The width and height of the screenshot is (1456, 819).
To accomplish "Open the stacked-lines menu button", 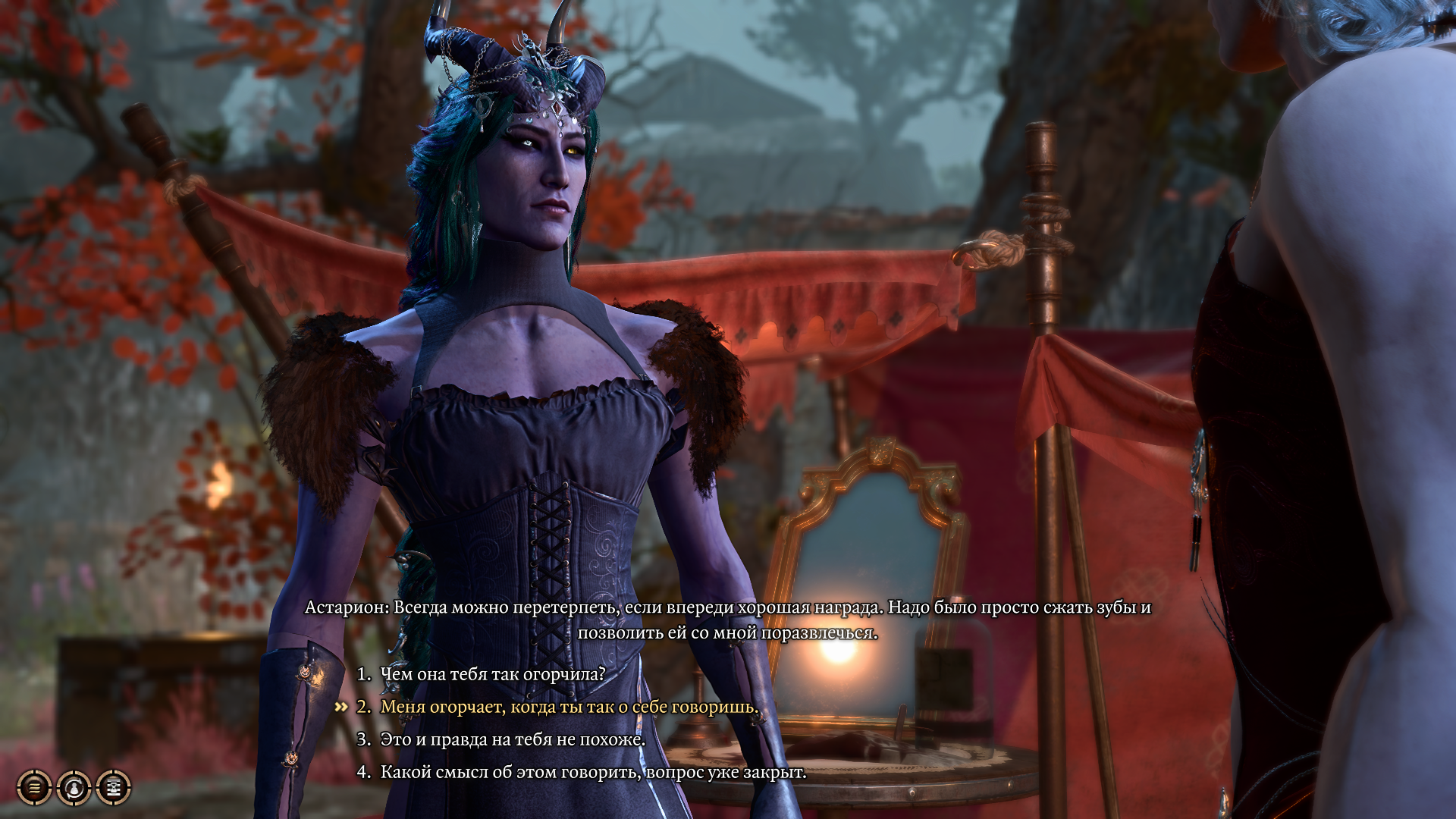I will pos(34,788).
